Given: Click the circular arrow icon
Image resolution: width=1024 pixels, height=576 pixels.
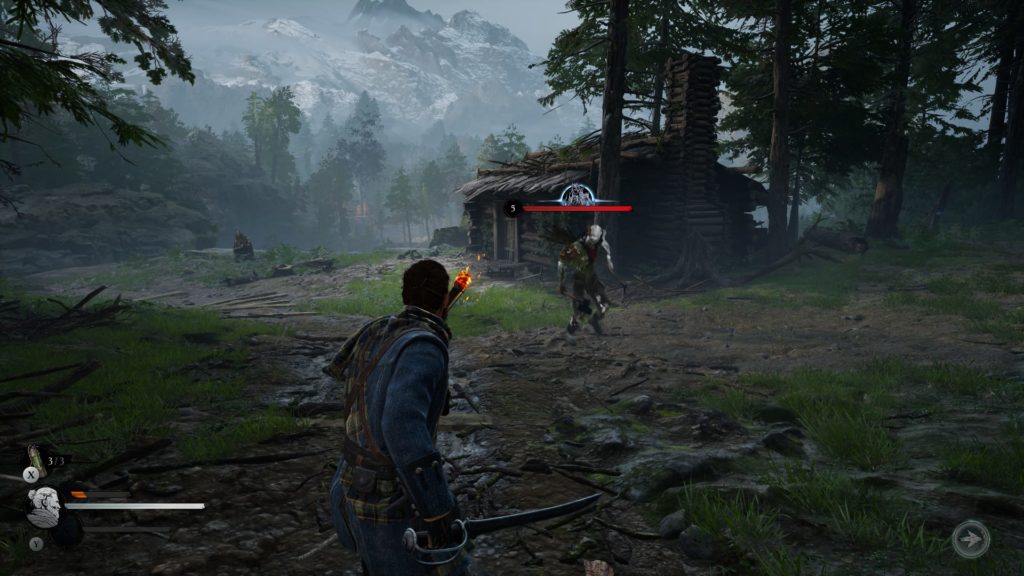Looking at the screenshot, I should 970,540.
